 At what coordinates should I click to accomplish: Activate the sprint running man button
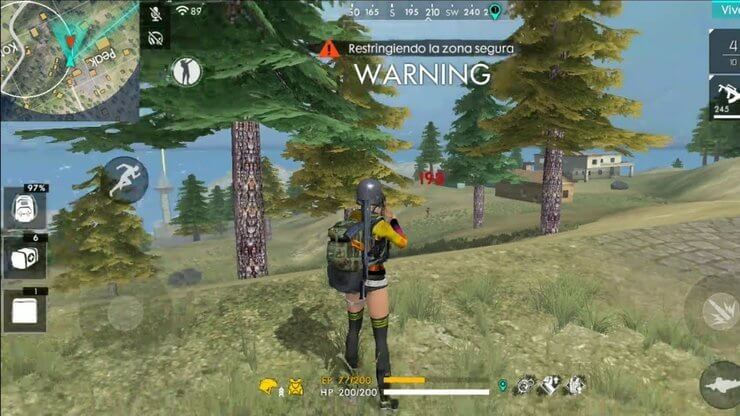(x=126, y=179)
